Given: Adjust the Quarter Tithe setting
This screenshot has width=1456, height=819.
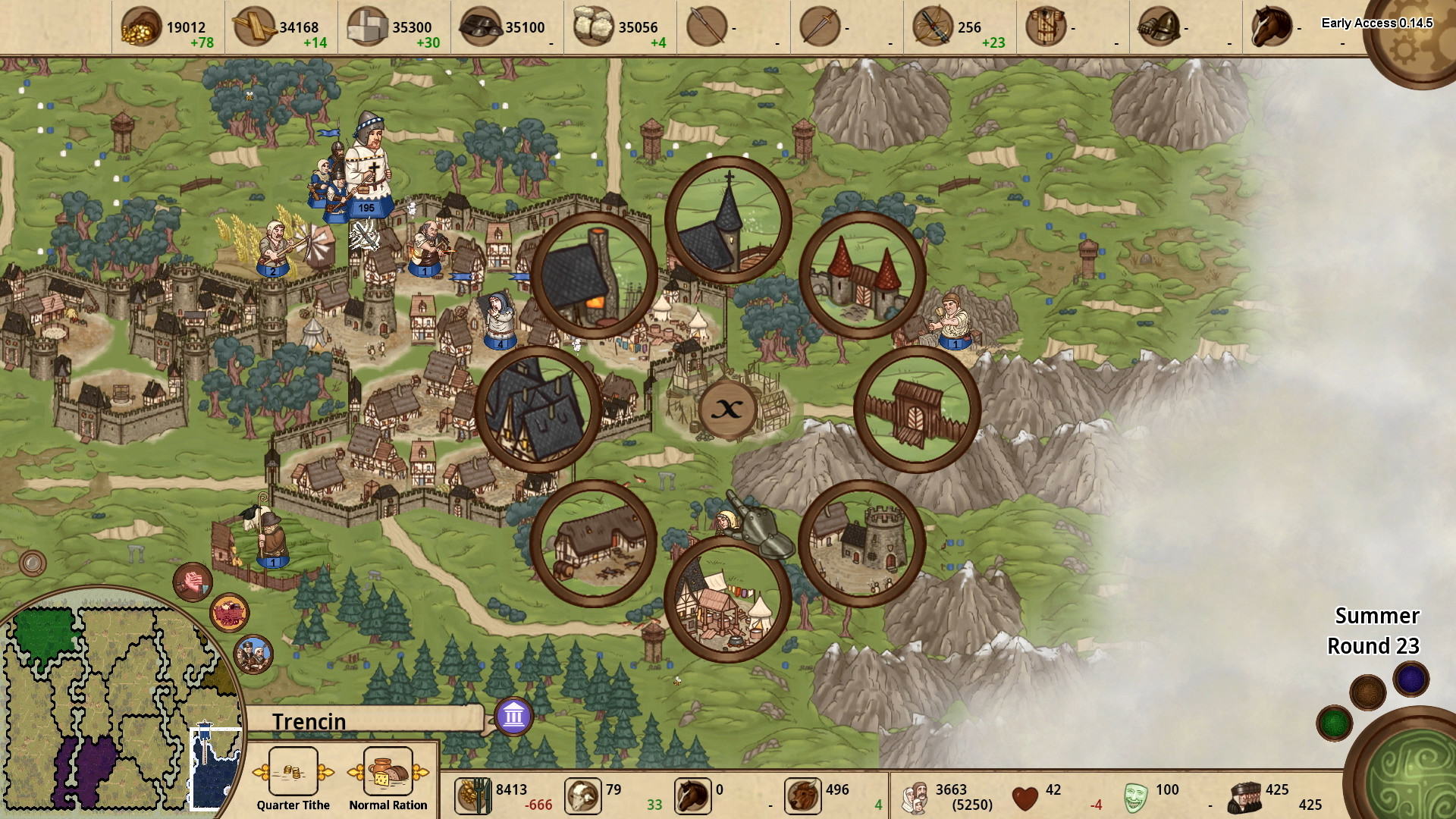Looking at the screenshot, I should tap(292, 772).
